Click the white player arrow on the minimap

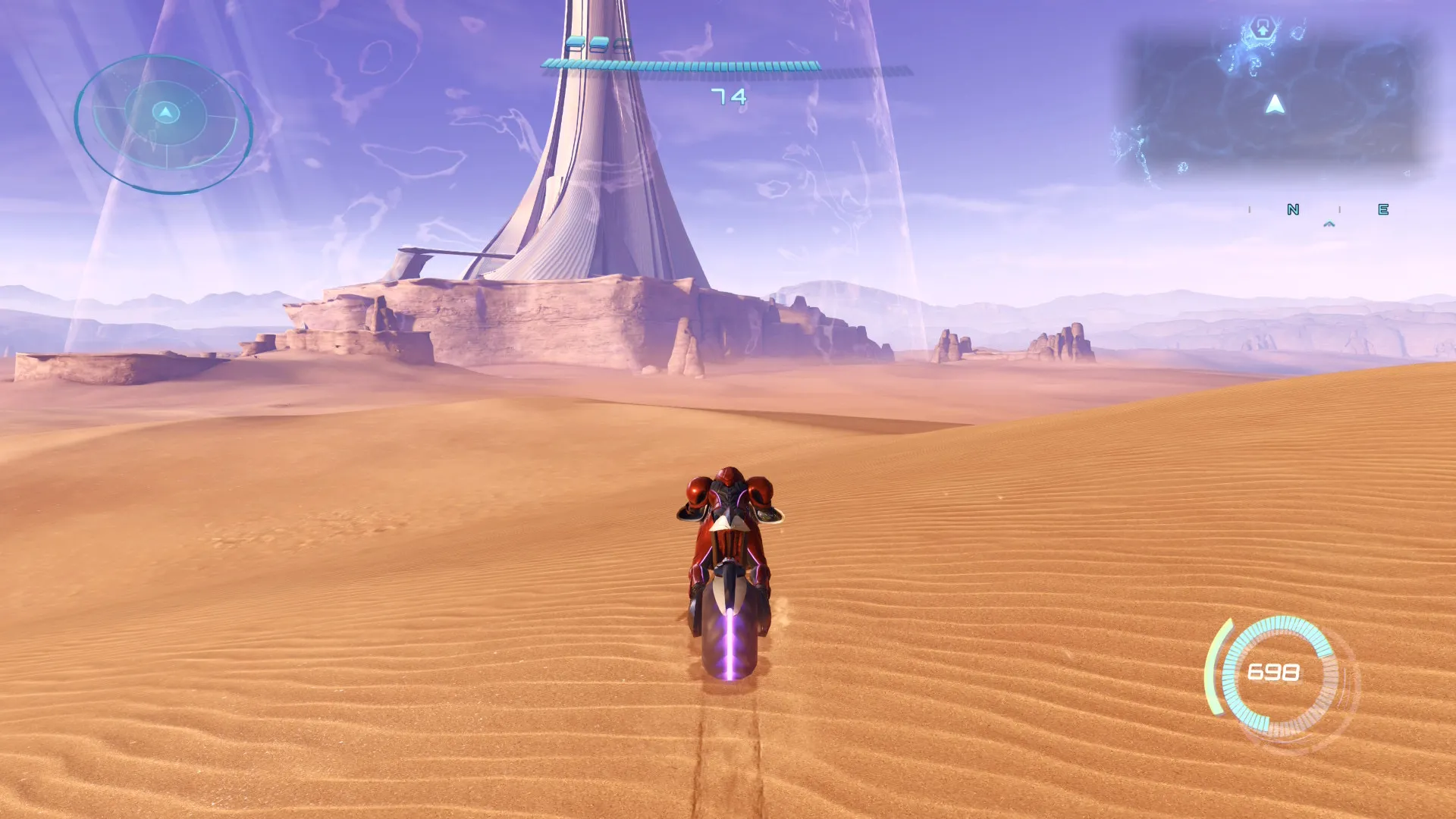pyautogui.click(x=1276, y=105)
